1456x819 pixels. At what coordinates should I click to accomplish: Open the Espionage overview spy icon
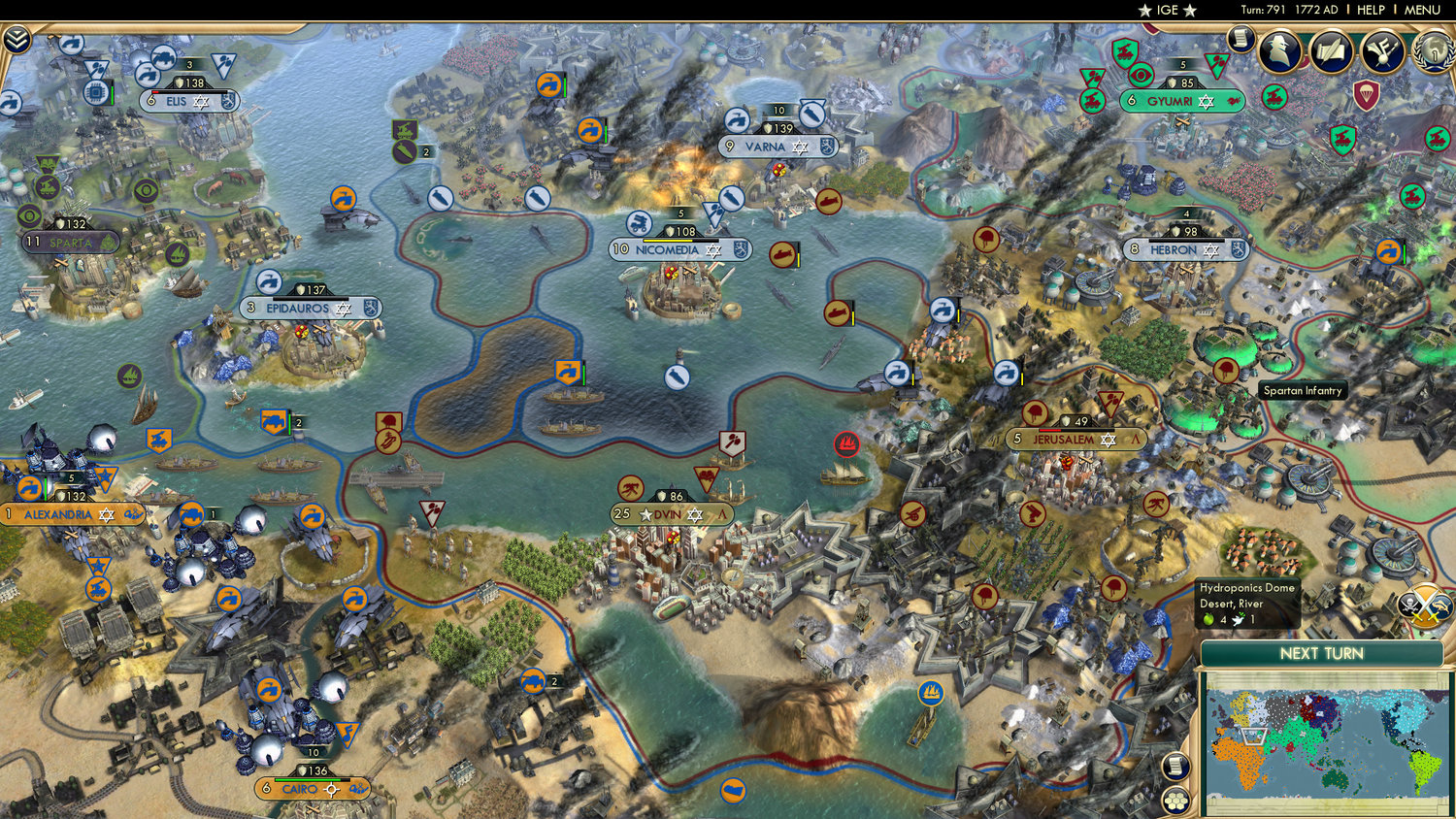point(1279,51)
